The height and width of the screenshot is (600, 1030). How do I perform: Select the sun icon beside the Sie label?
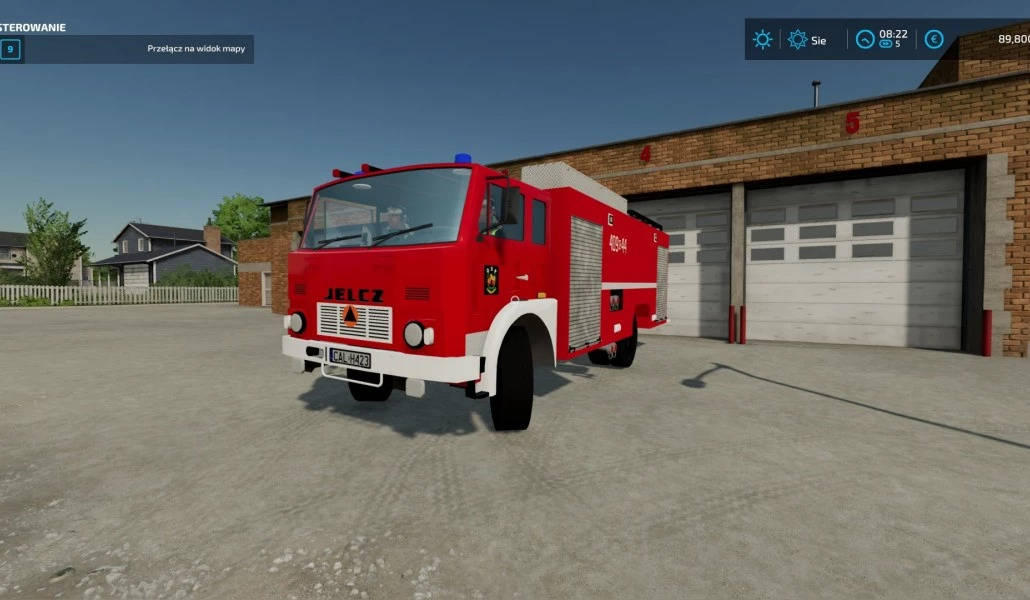[x=797, y=40]
